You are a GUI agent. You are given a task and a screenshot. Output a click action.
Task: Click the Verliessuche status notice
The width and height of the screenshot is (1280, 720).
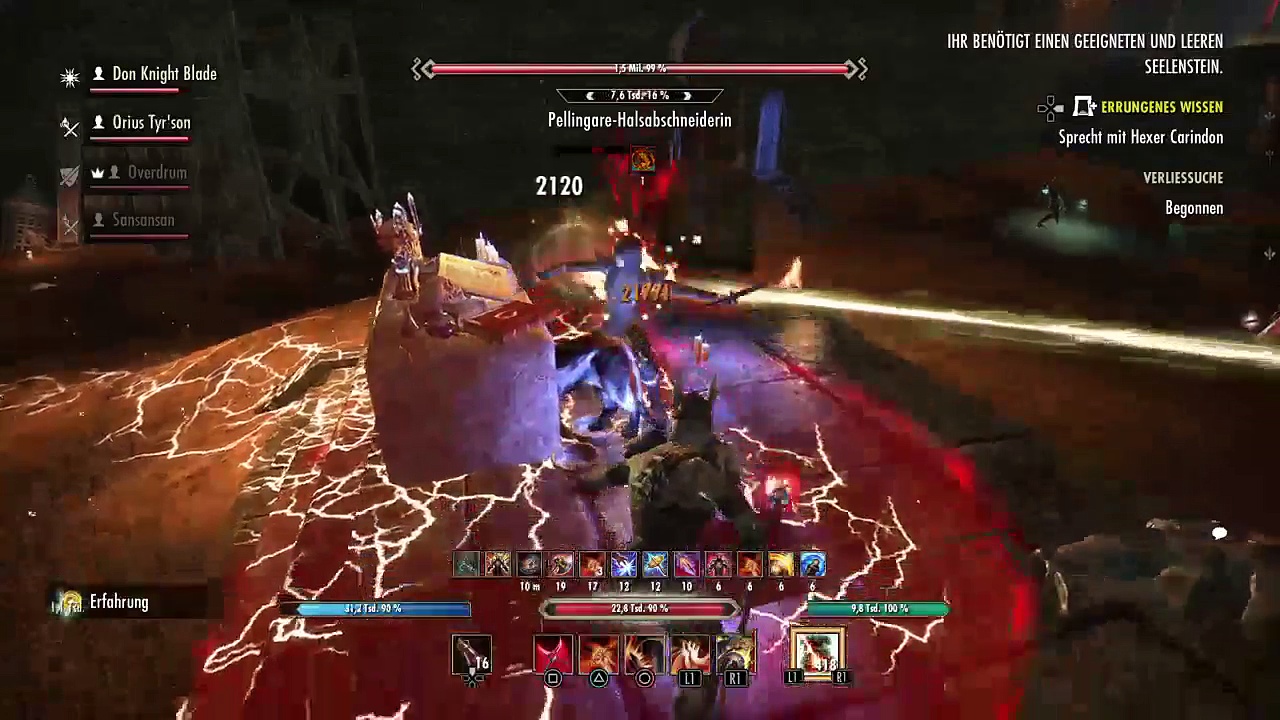point(1183,178)
